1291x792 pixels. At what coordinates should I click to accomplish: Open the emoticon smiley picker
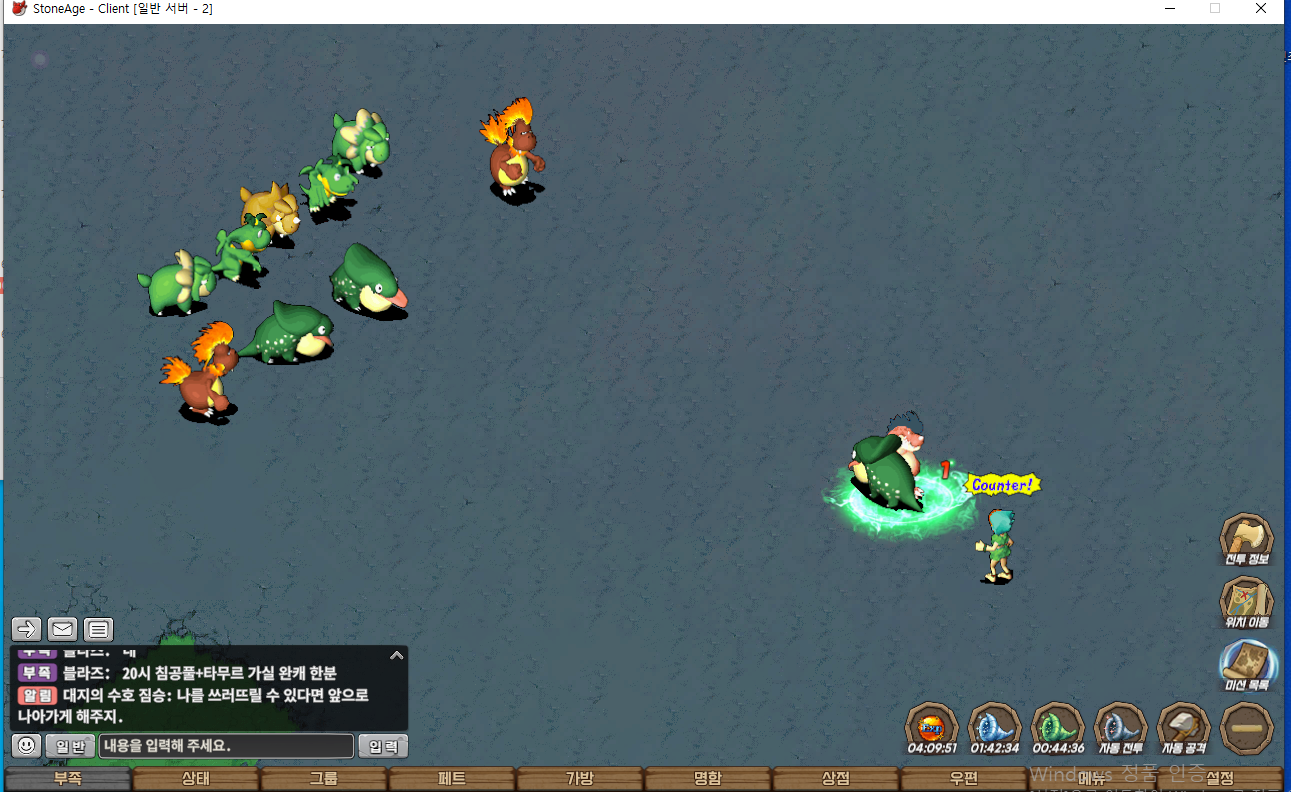[26, 746]
